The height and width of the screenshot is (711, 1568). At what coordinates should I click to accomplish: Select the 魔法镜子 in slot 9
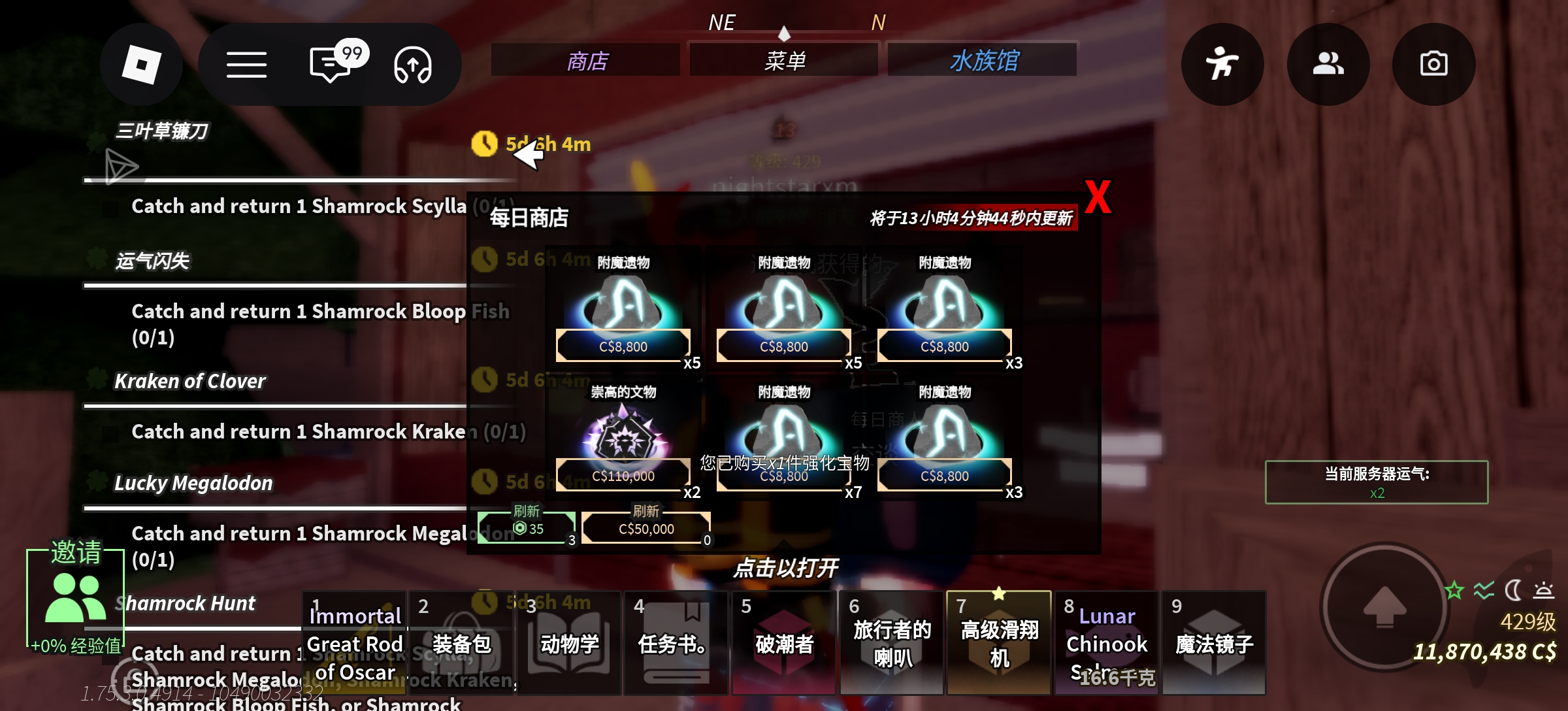[1213, 644]
